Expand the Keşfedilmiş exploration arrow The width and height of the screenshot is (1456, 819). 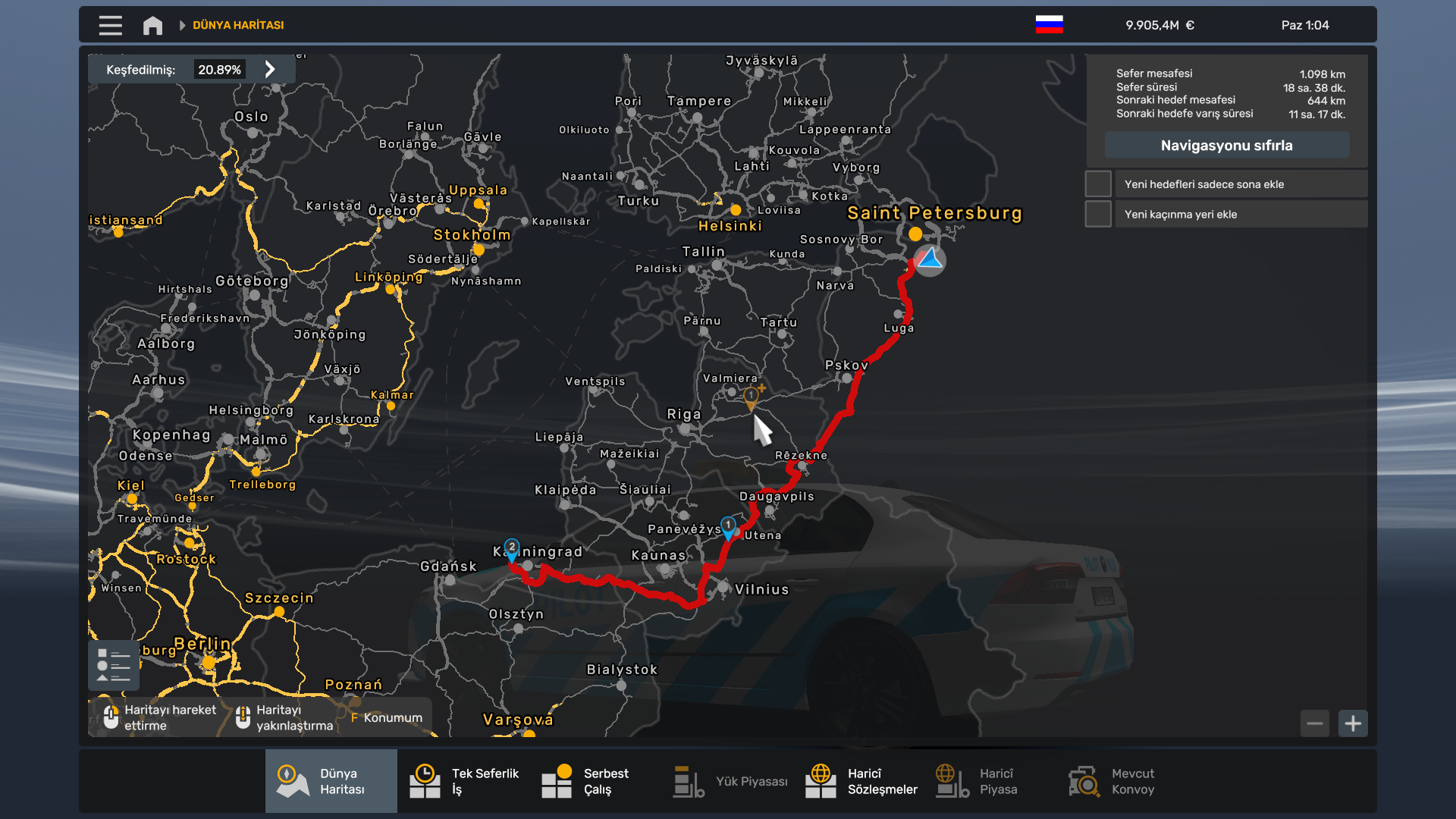tap(270, 70)
